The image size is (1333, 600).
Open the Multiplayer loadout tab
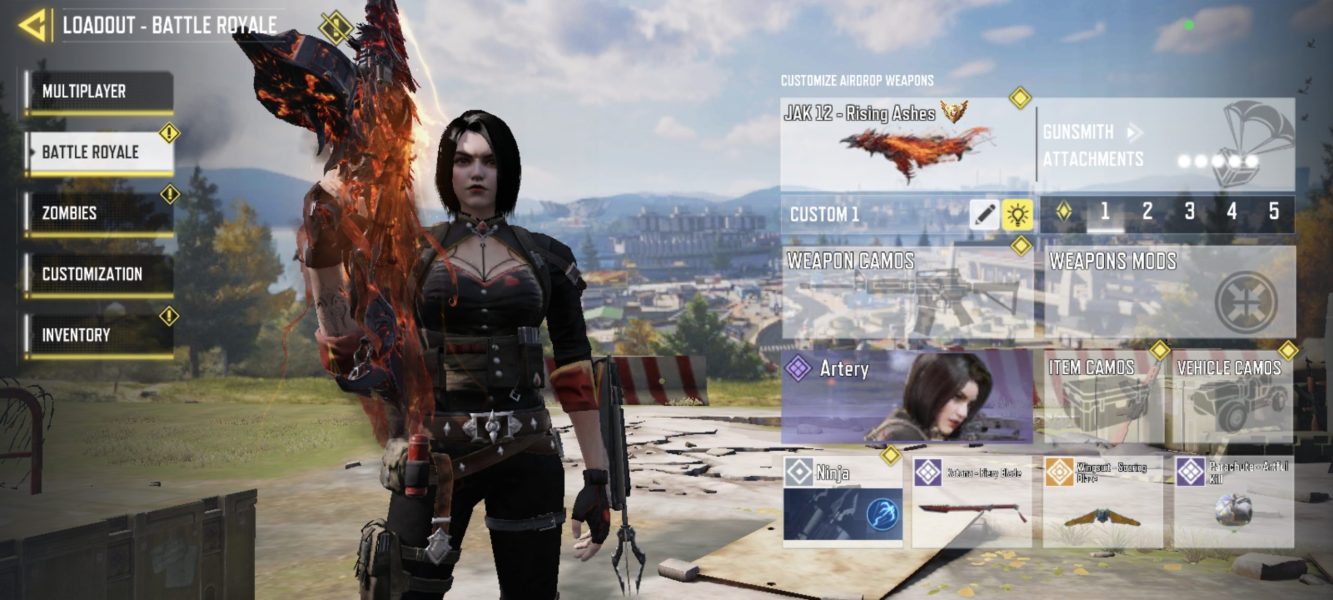pyautogui.click(x=99, y=92)
